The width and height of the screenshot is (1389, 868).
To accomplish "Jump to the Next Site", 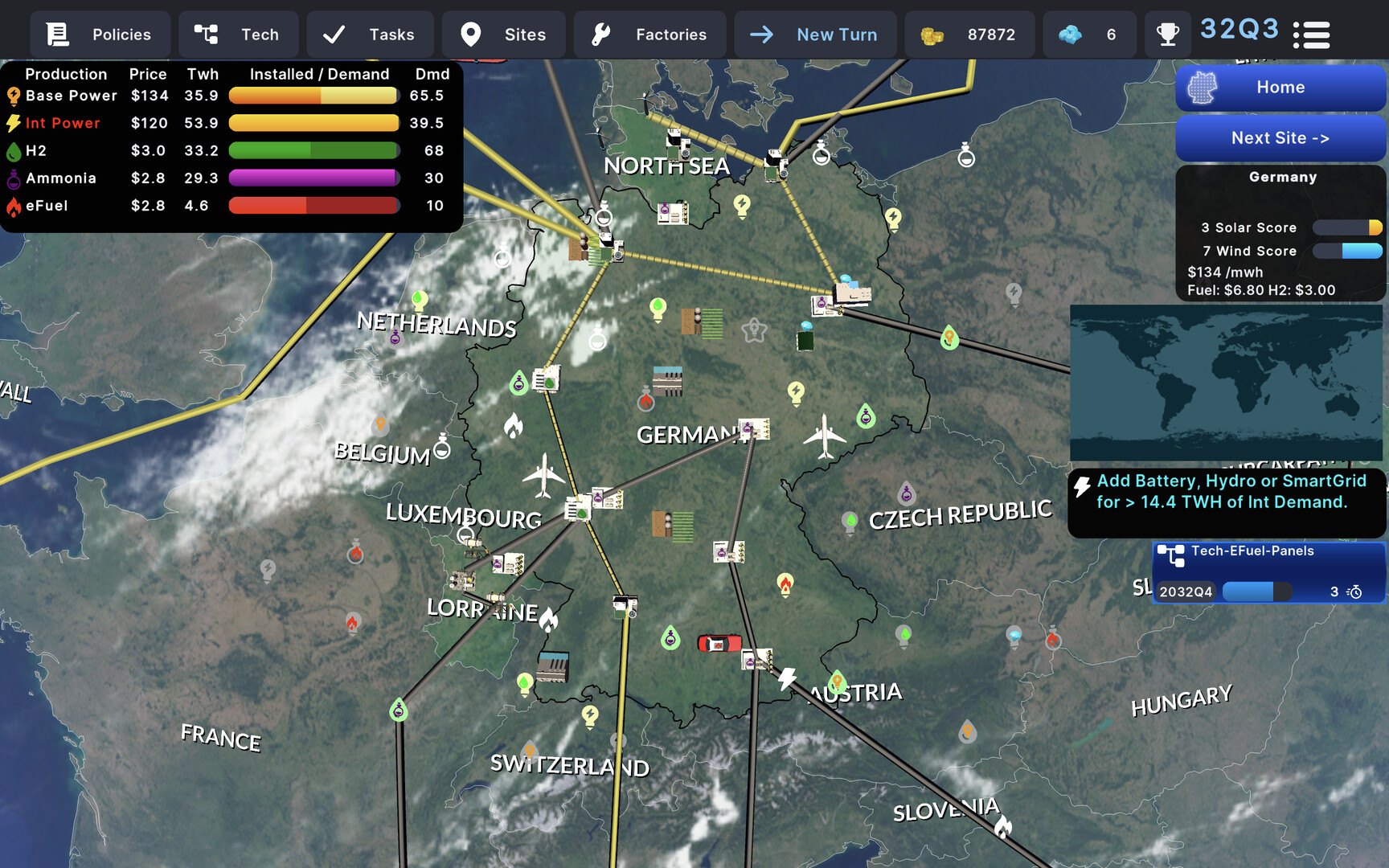I will coord(1280,138).
